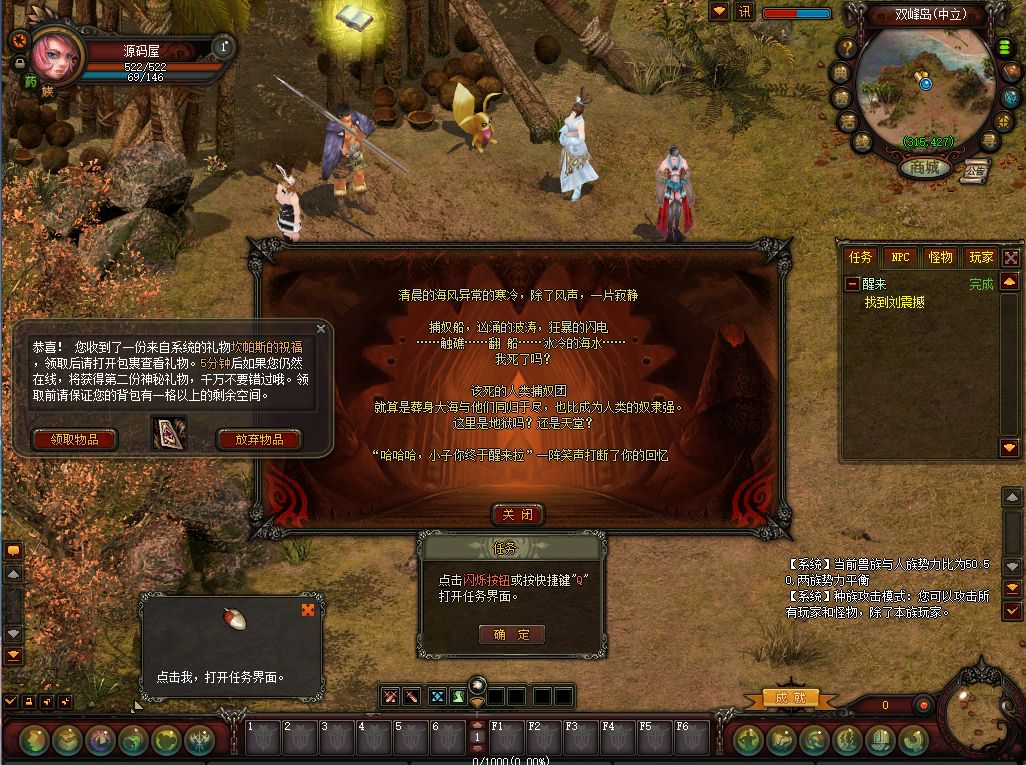
Task: Collapse the 醒来 quest entry
Action: click(x=852, y=284)
